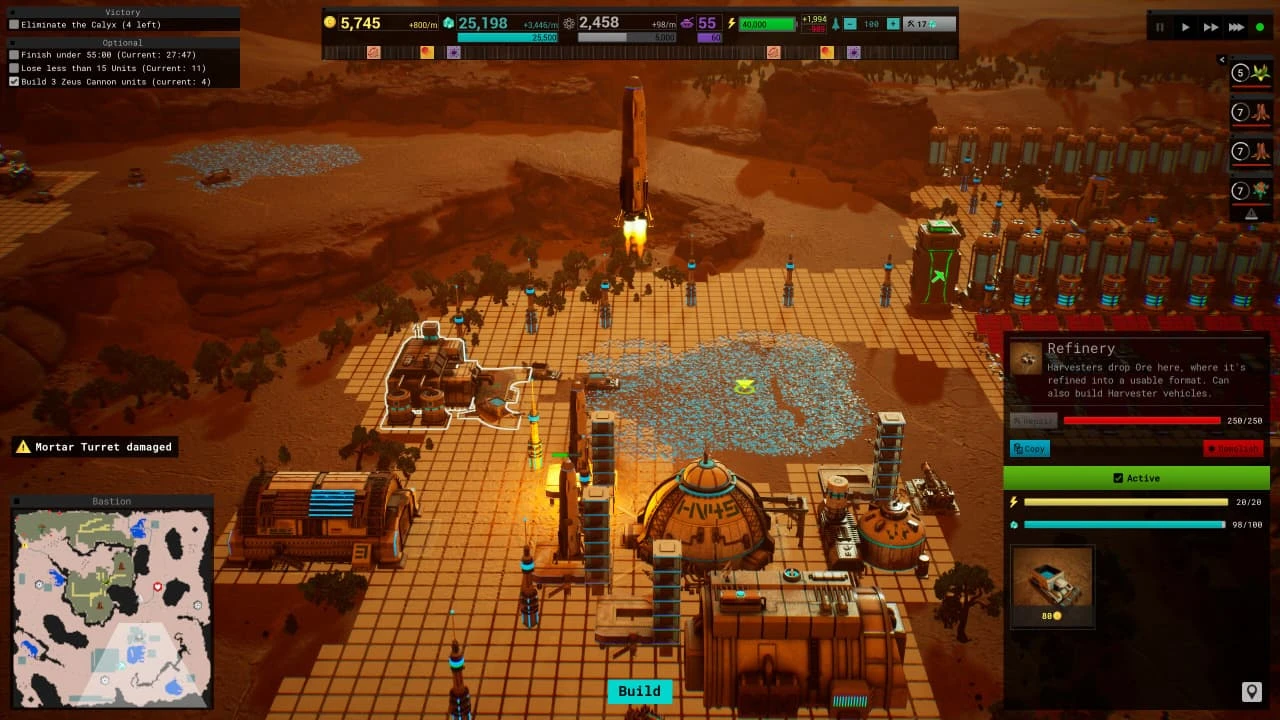Viewport: 1280px width, 720px height.
Task: Set game to triple fast-forward speed
Action: pyautogui.click(x=1236, y=27)
